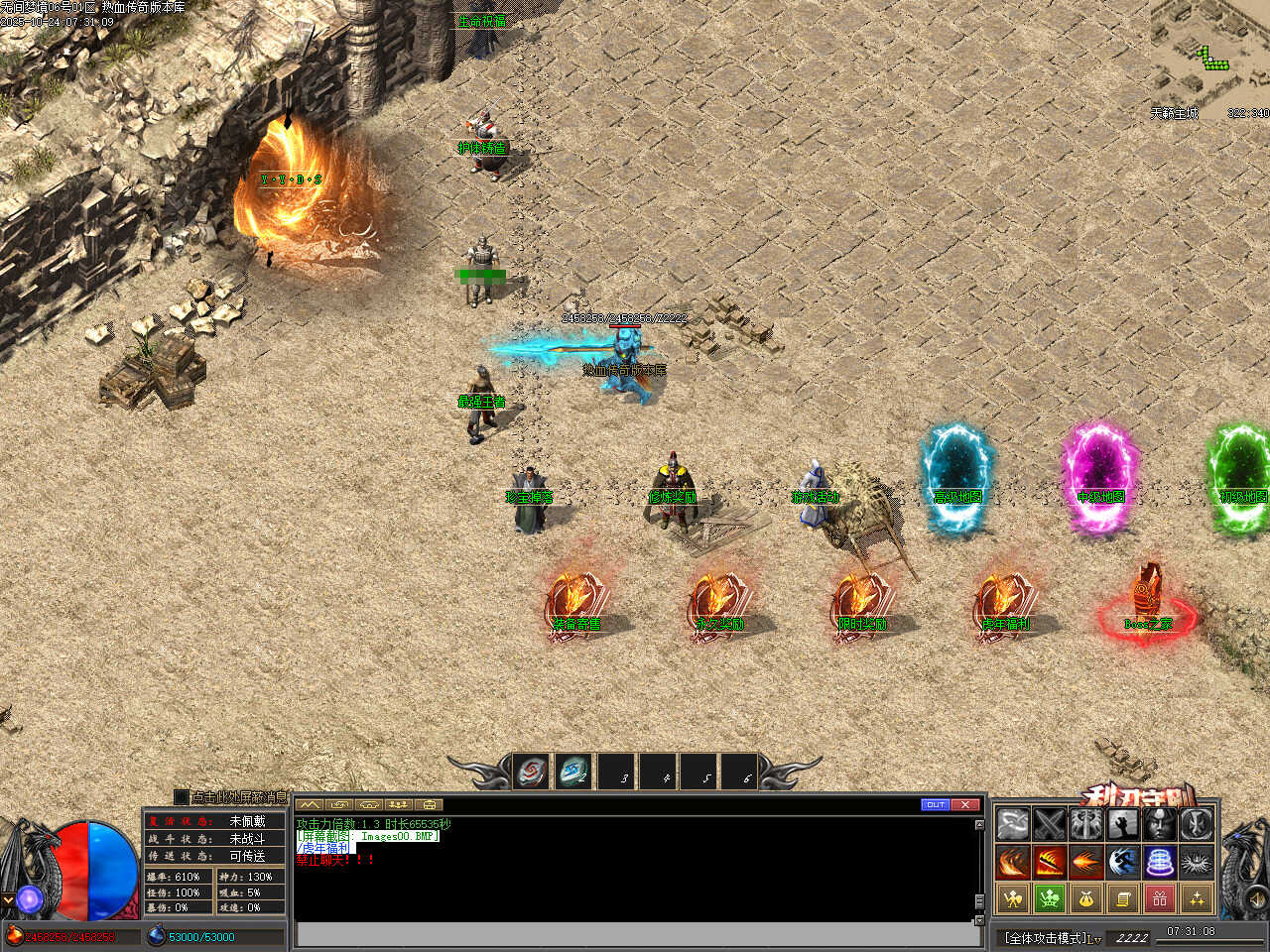
Task: Activate the blue rings shield skill
Action: point(1160,862)
